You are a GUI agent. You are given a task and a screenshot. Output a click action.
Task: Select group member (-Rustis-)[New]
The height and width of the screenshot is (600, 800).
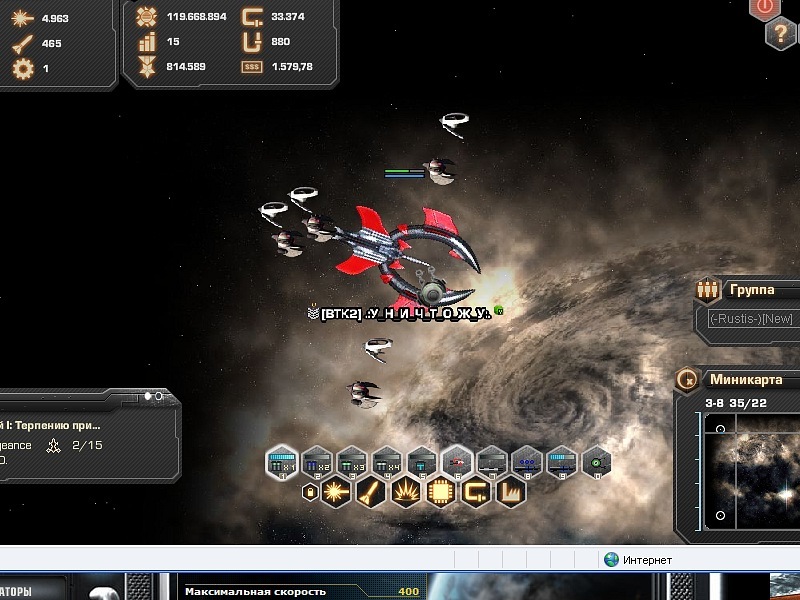pyautogui.click(x=752, y=318)
